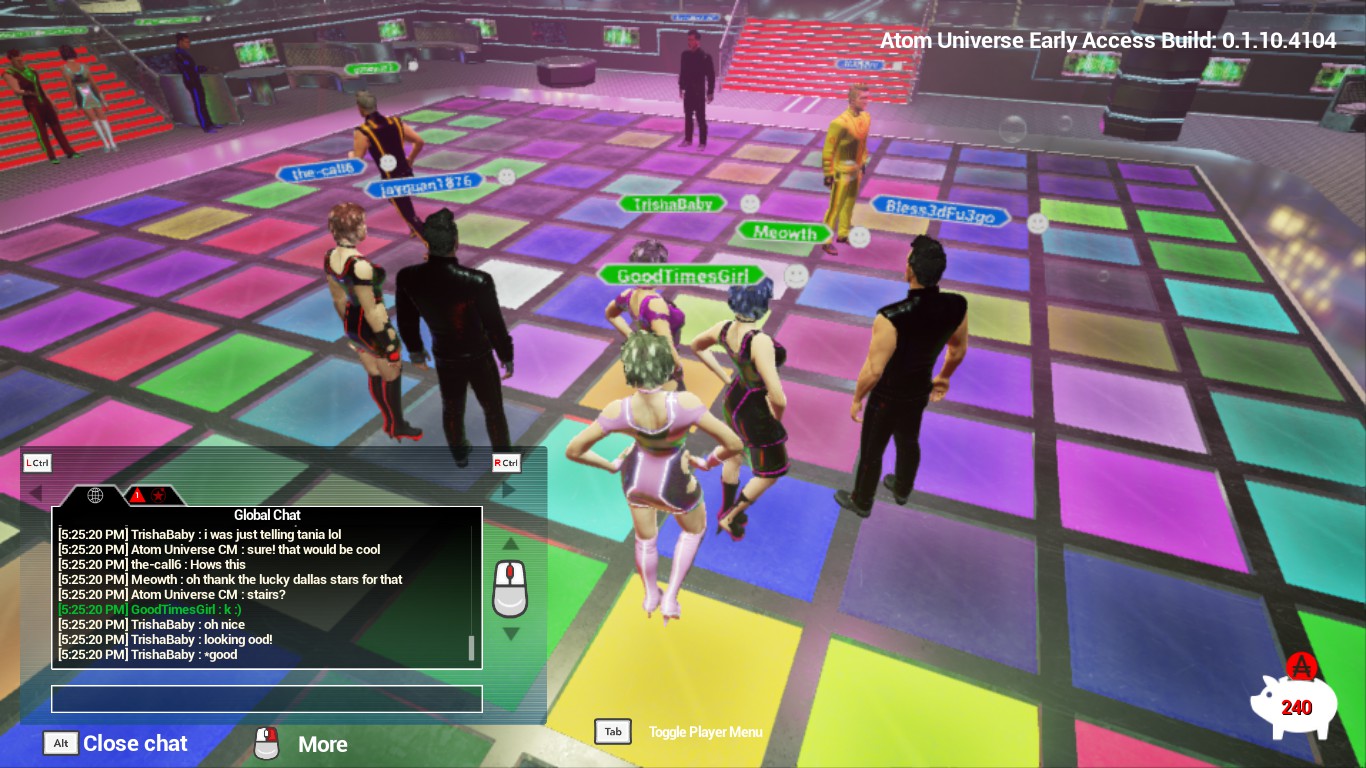Select the jayquan1876 player name tag
This screenshot has height=768, width=1366.
(x=423, y=186)
